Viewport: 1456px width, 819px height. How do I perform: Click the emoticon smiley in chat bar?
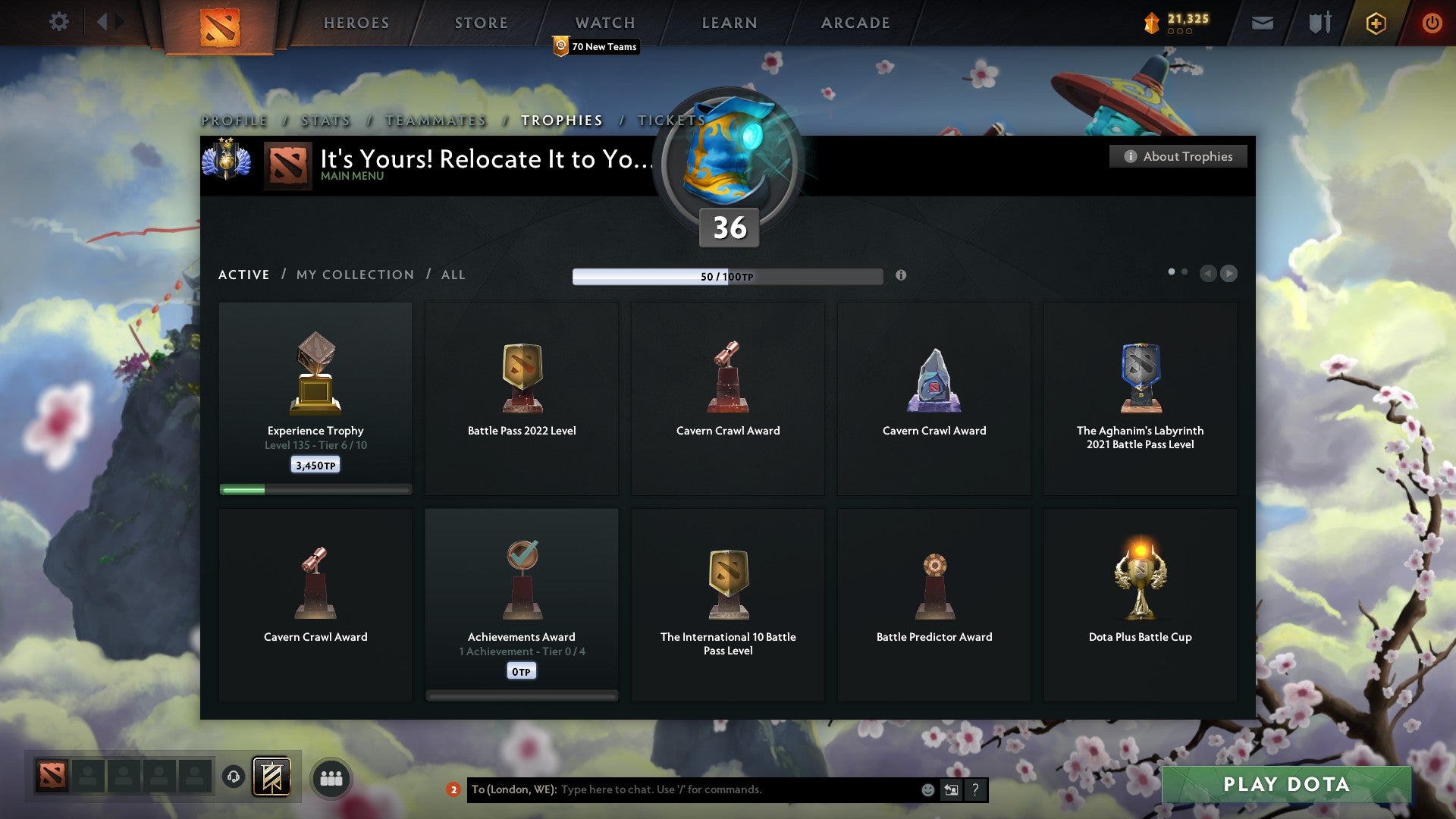(929, 789)
